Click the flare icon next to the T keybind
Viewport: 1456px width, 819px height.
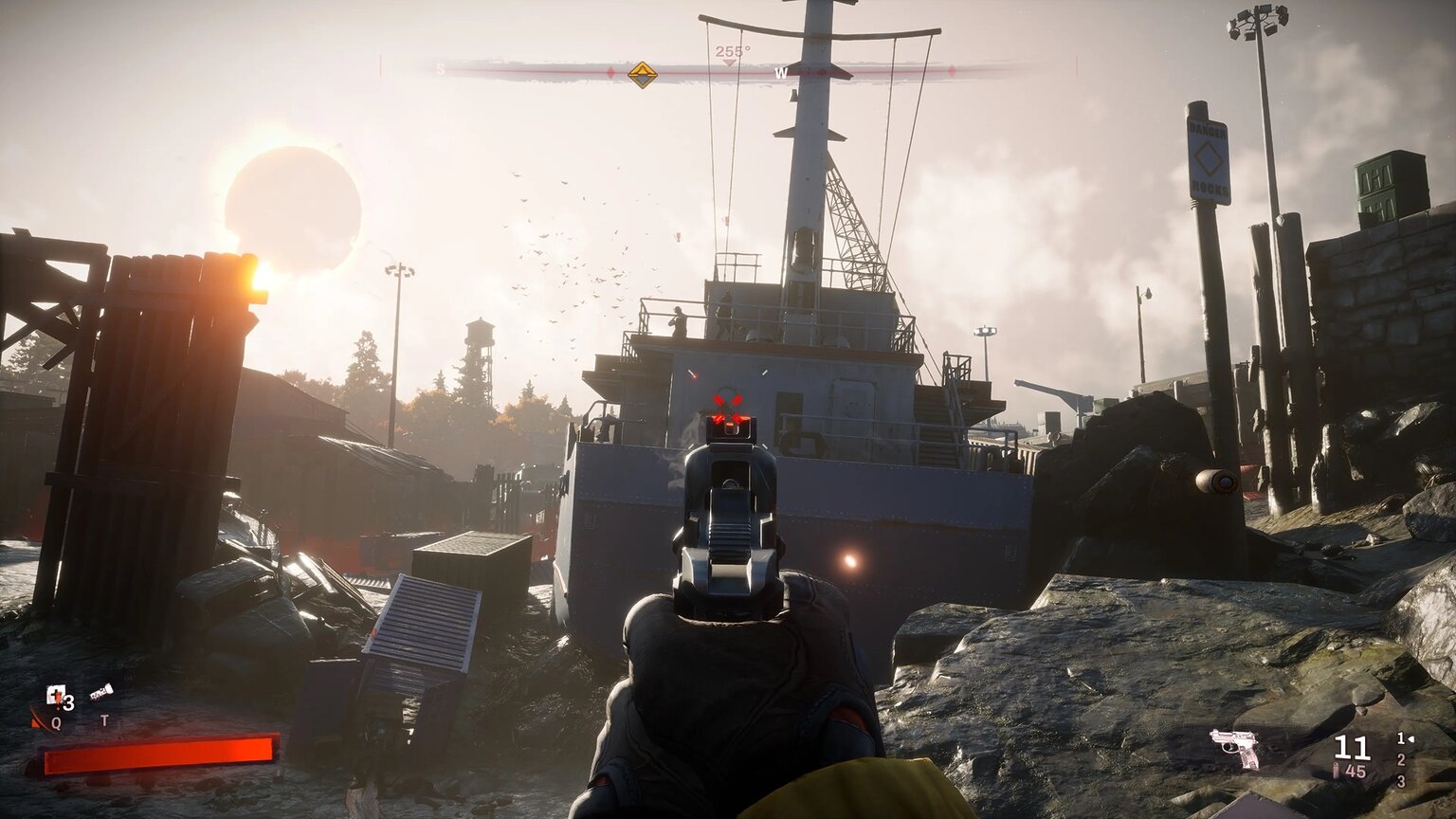(x=101, y=690)
